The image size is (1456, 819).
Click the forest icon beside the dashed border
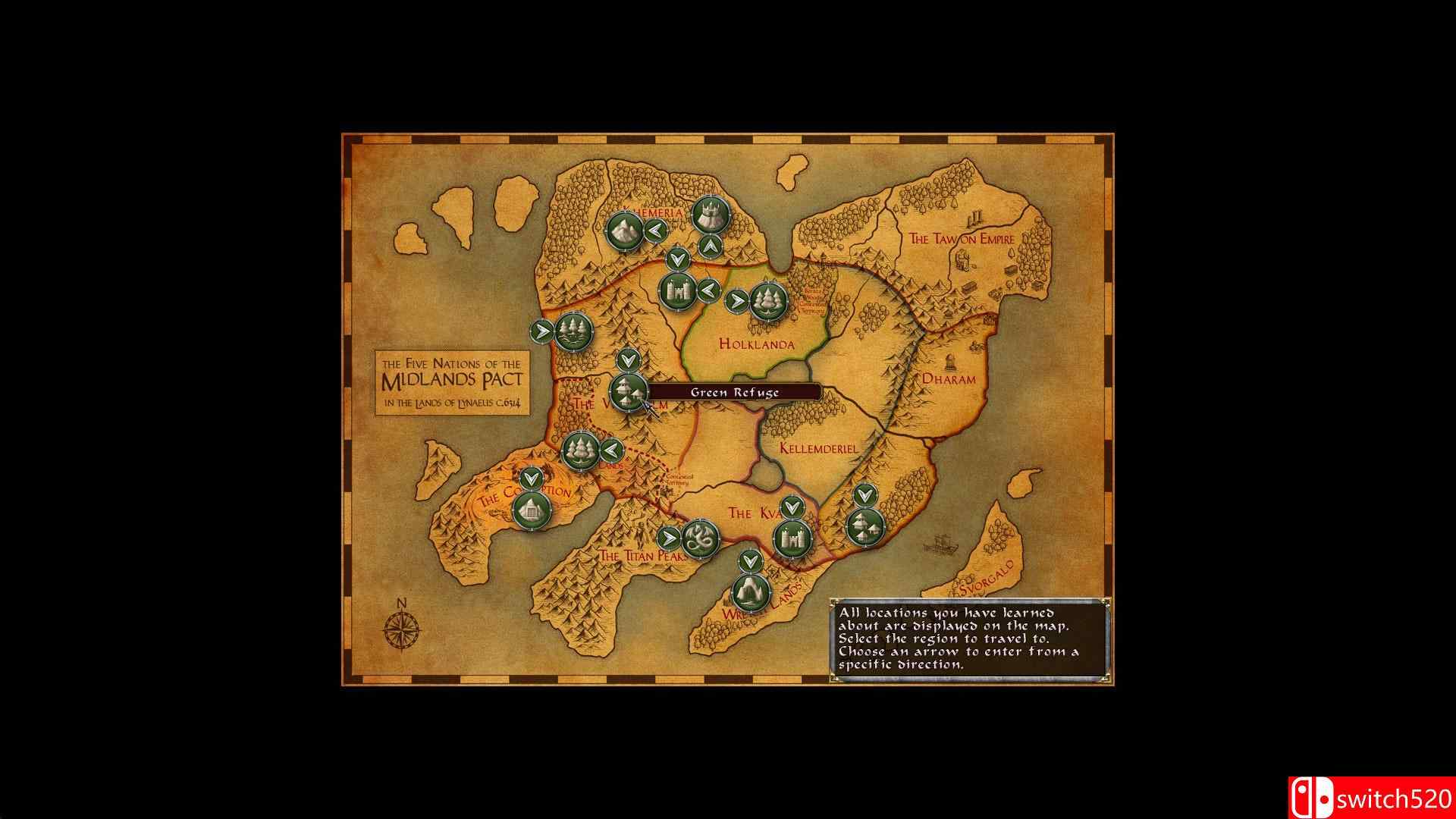pos(580,451)
